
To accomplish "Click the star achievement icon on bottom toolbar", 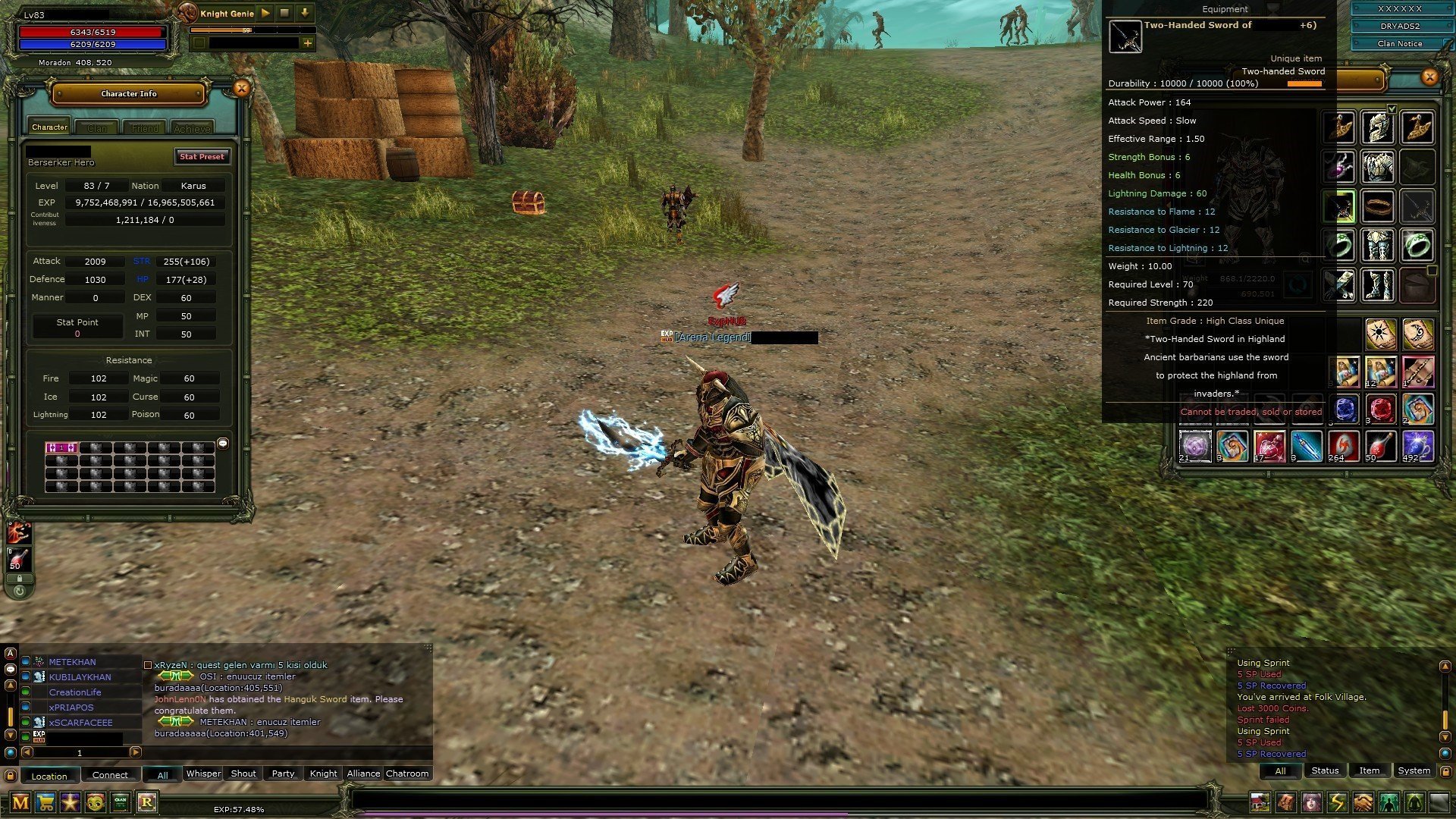I will pos(70,802).
